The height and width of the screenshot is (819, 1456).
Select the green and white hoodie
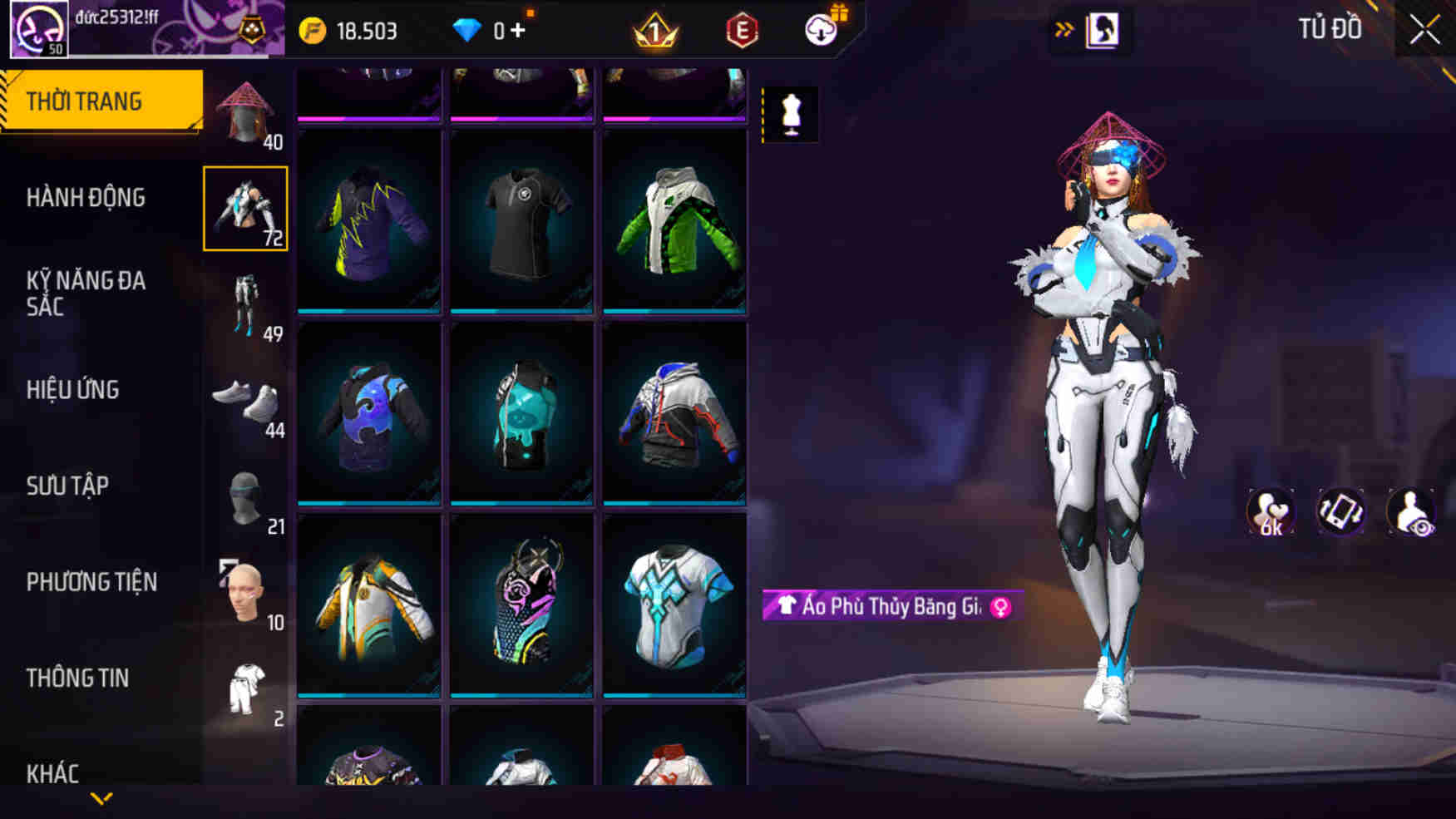pyautogui.click(x=674, y=222)
